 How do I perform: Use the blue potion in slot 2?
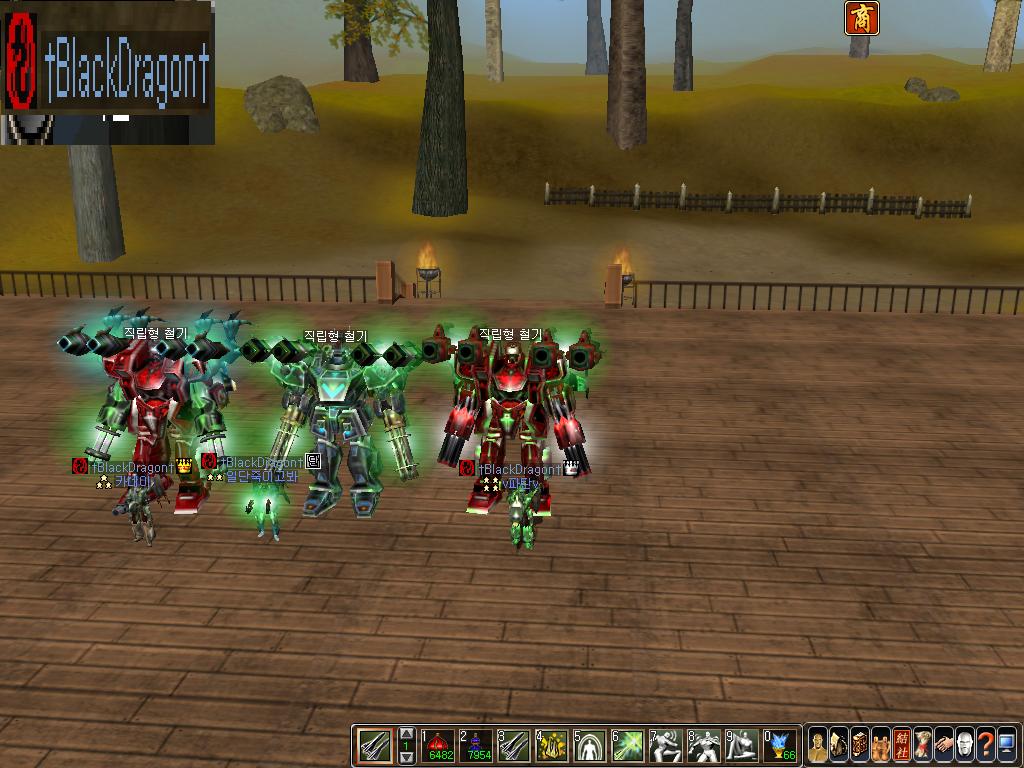(x=477, y=745)
